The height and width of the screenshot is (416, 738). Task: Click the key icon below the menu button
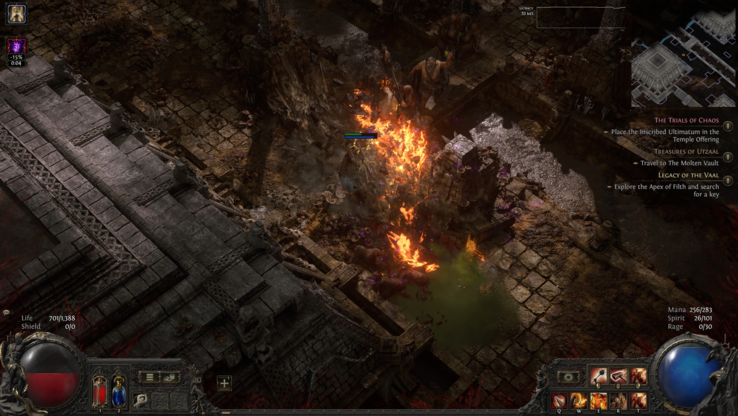(x=142, y=399)
